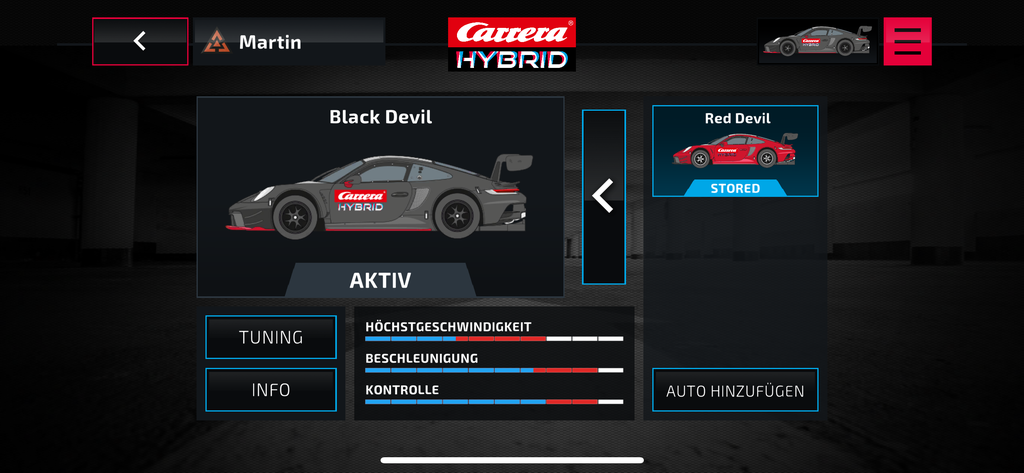Tap Auto Hinzufügen to add a car
This screenshot has height=473, width=1024.
coord(735,390)
